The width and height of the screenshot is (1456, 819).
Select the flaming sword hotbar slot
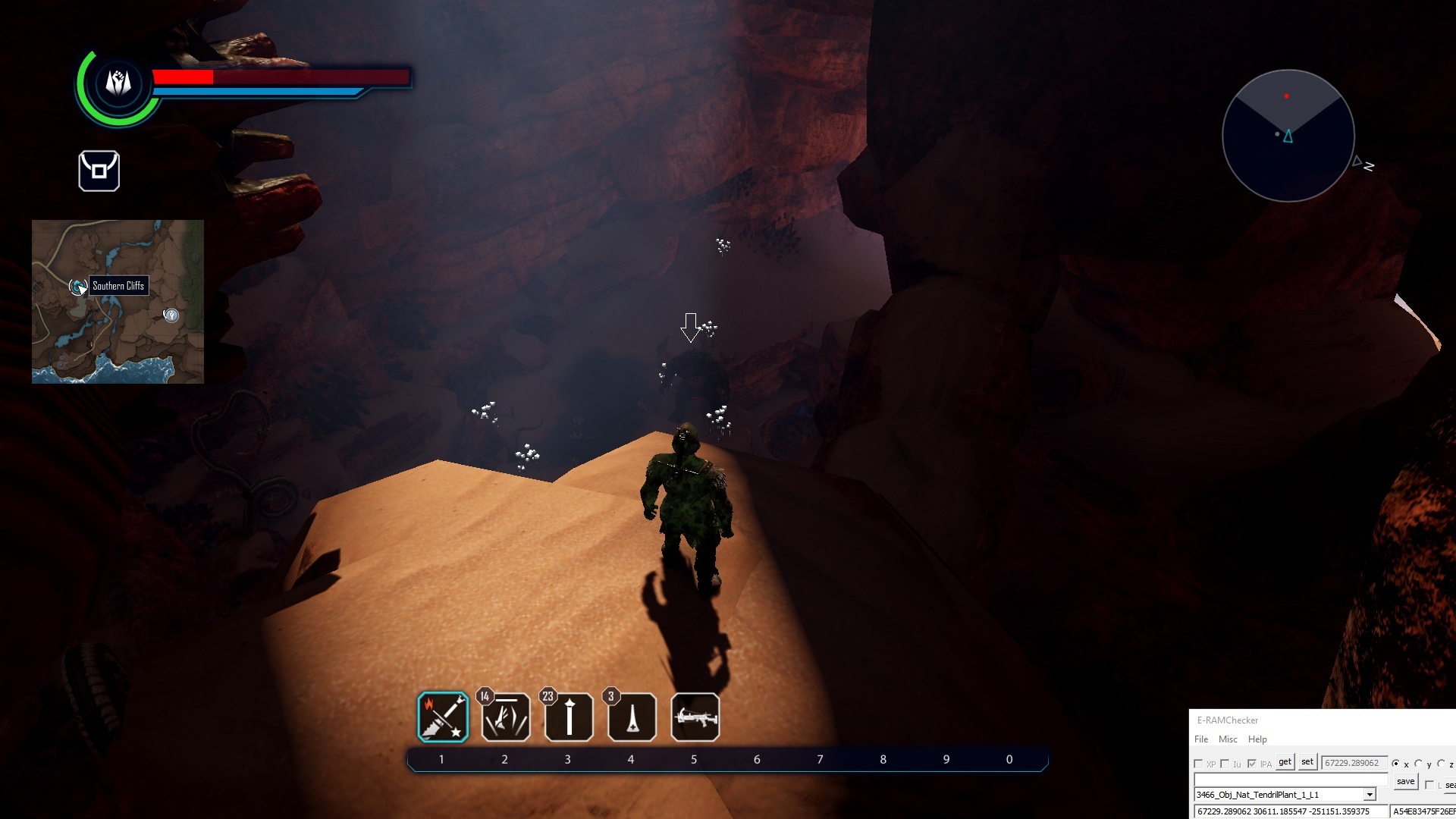click(x=443, y=717)
